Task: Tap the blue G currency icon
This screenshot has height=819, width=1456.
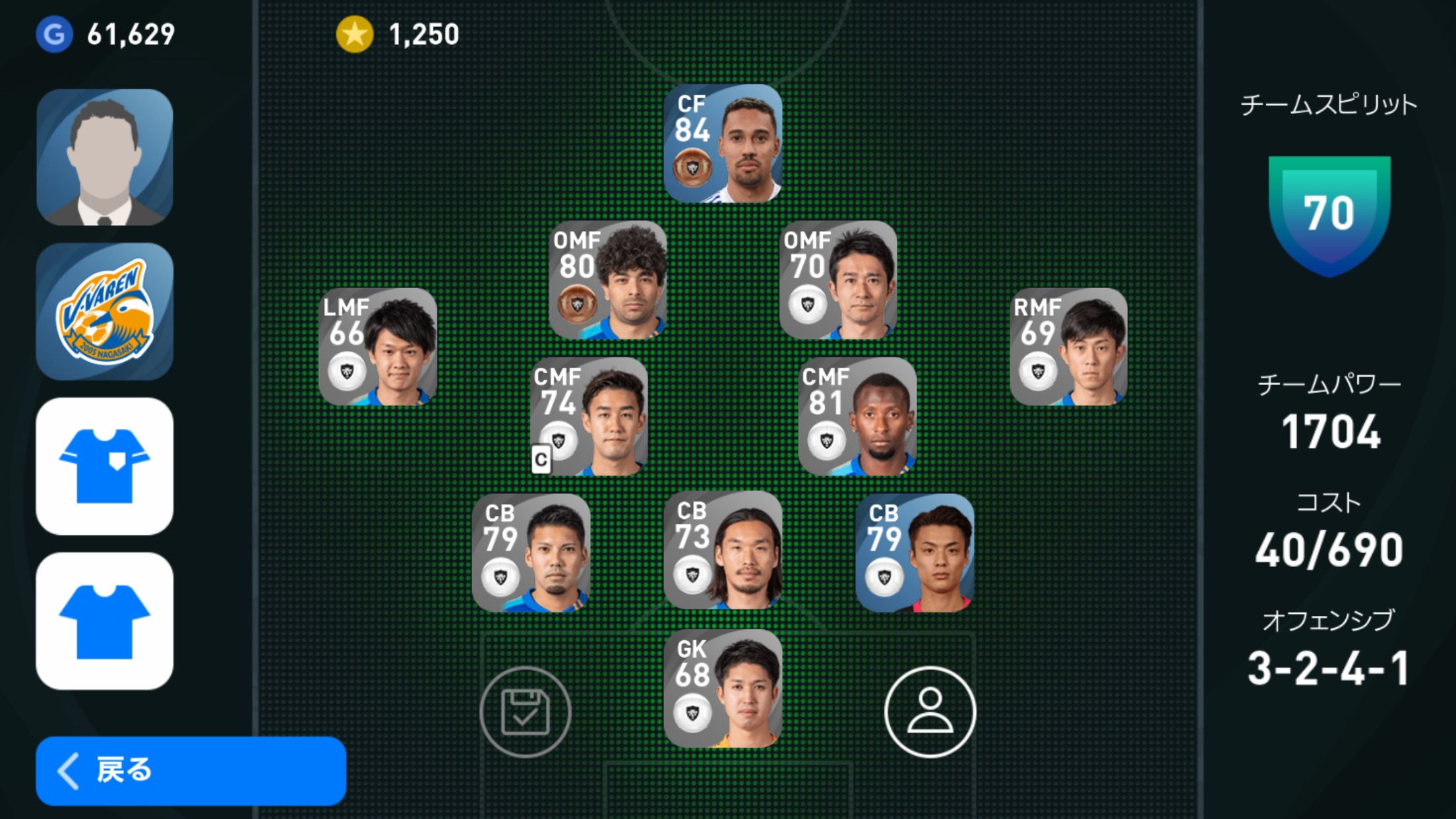Action: point(54,34)
